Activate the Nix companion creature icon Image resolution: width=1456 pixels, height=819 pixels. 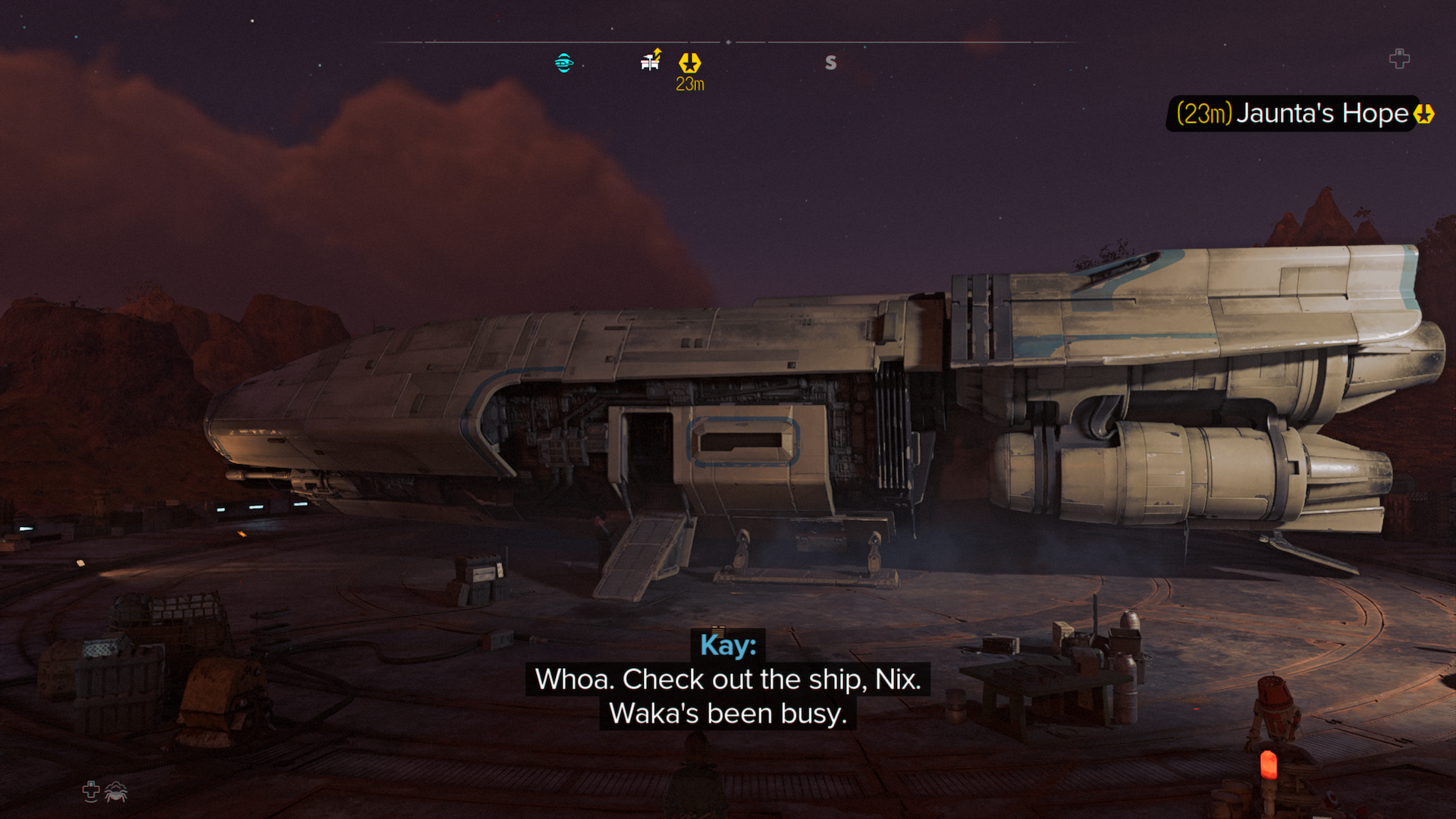[x=116, y=792]
